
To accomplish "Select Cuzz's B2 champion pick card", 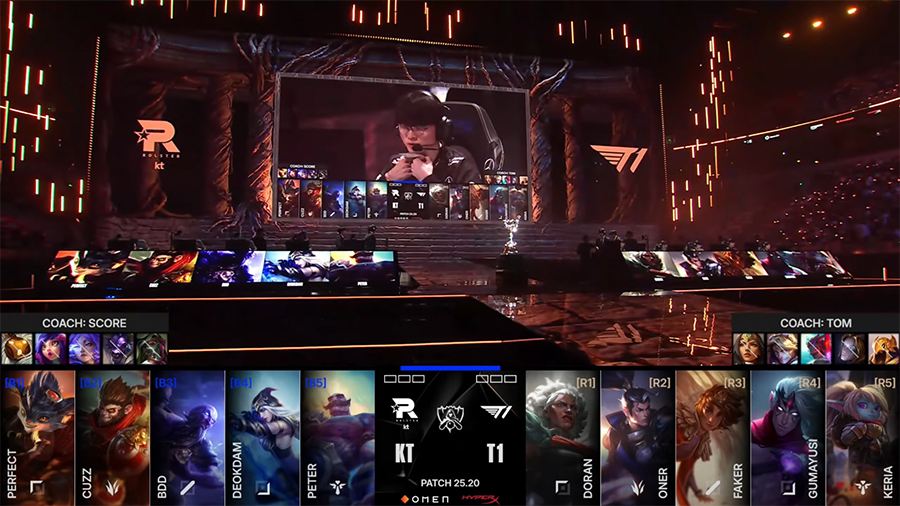I will (113, 437).
